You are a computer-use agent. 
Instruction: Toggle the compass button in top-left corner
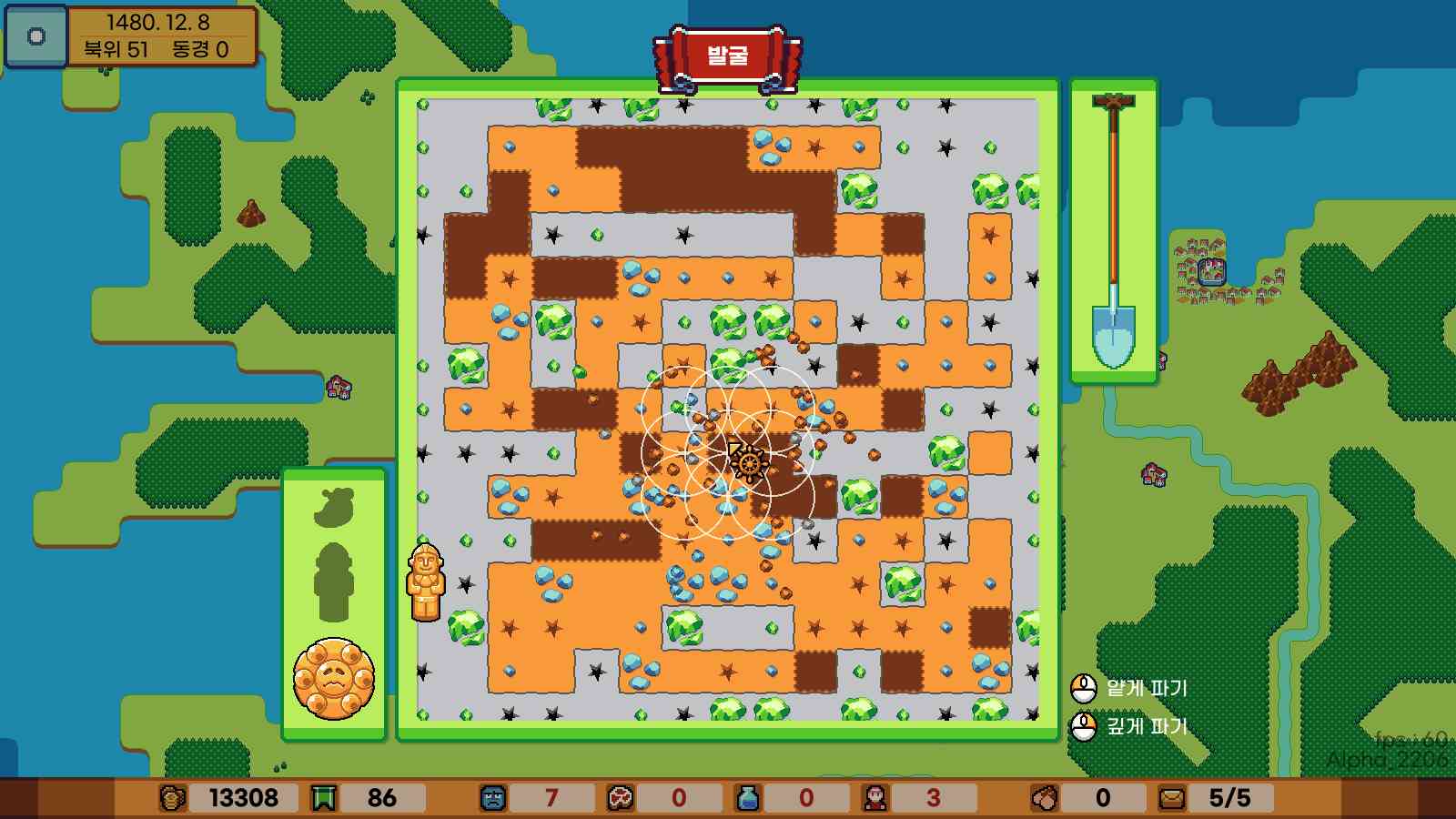point(35,36)
